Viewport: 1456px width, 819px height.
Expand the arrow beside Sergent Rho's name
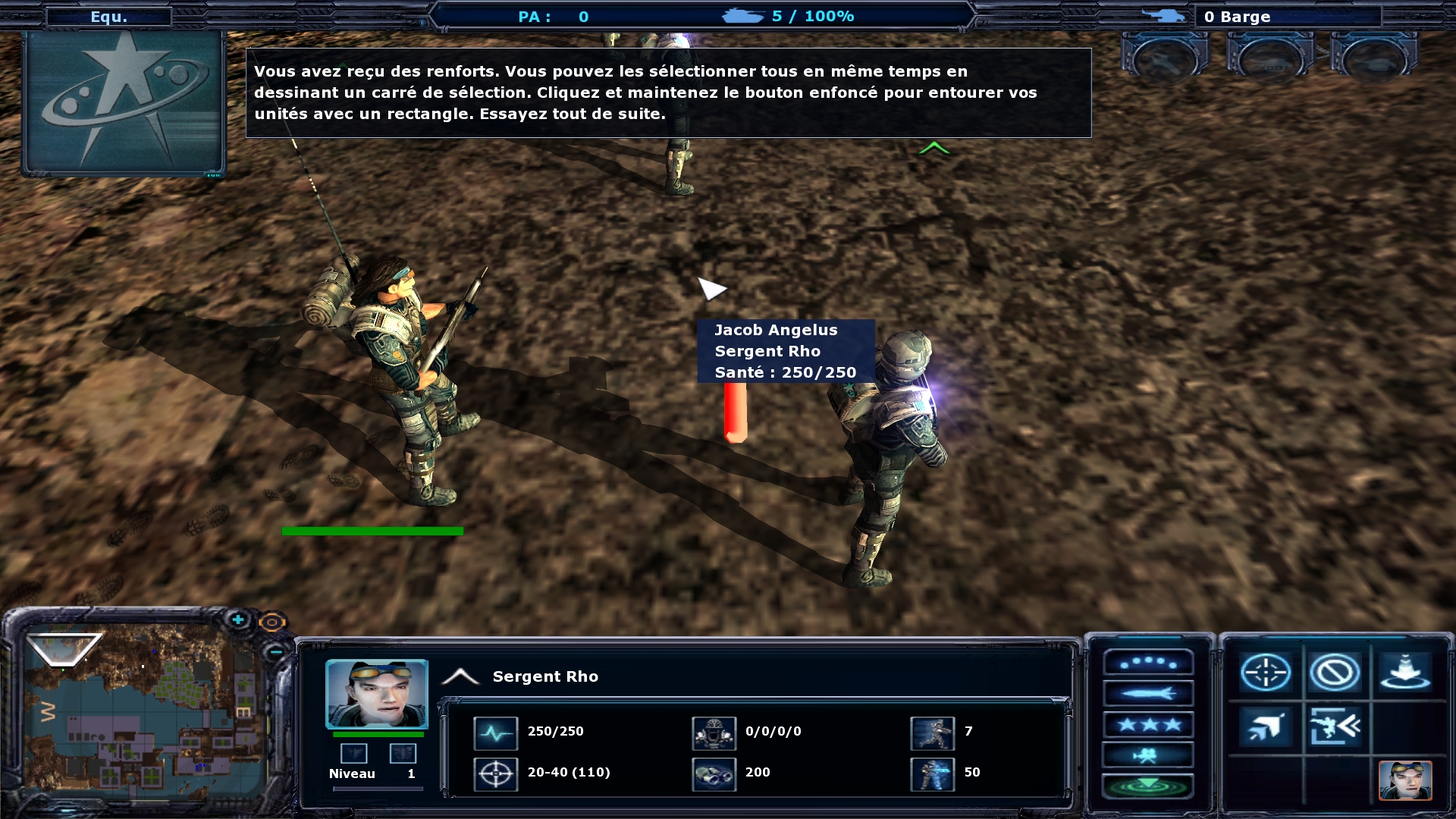[x=460, y=677]
